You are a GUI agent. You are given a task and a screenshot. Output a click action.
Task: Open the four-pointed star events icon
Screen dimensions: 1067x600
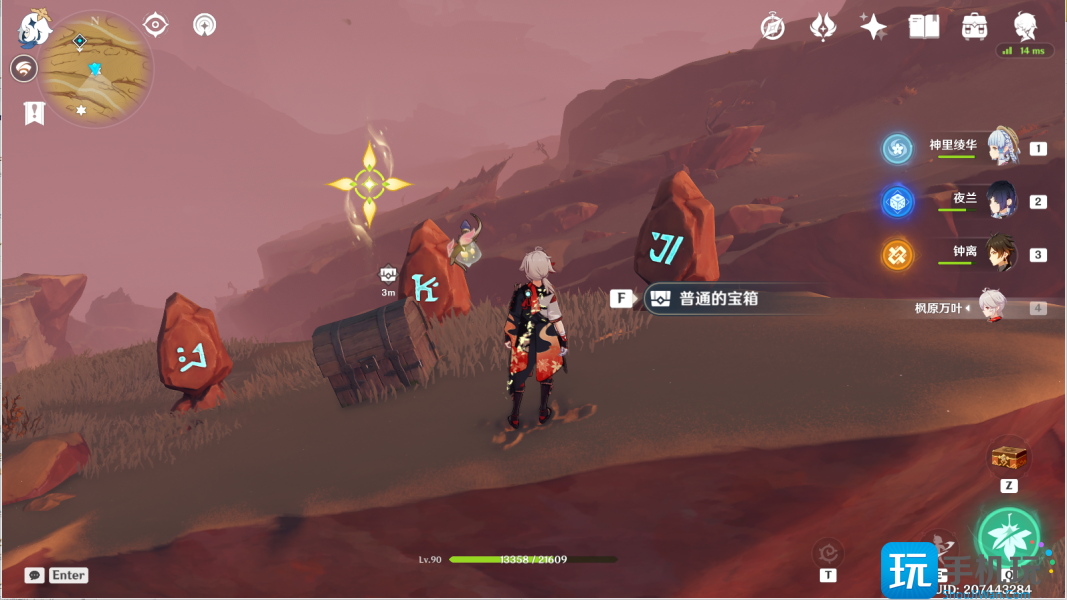coord(873,27)
